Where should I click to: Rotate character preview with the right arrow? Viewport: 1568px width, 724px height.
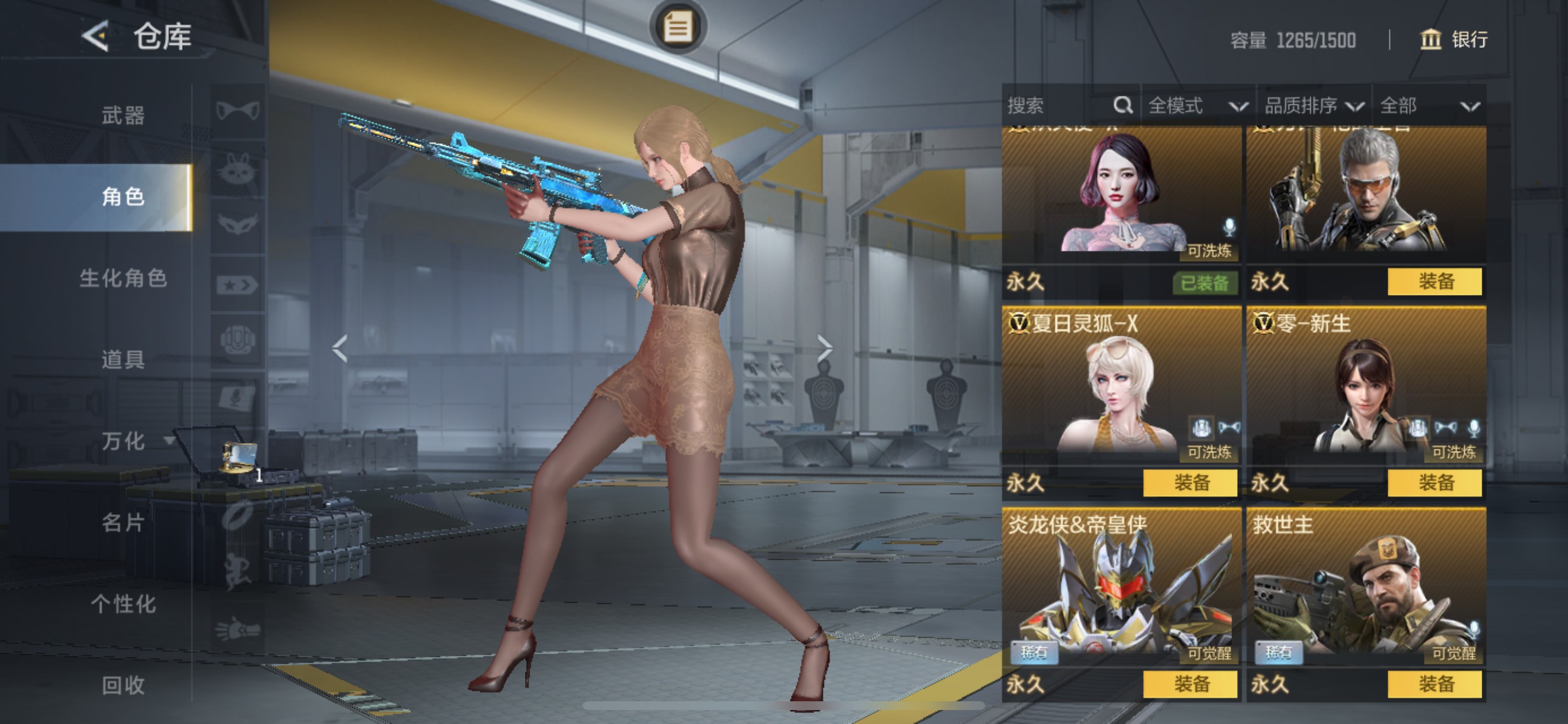point(824,349)
